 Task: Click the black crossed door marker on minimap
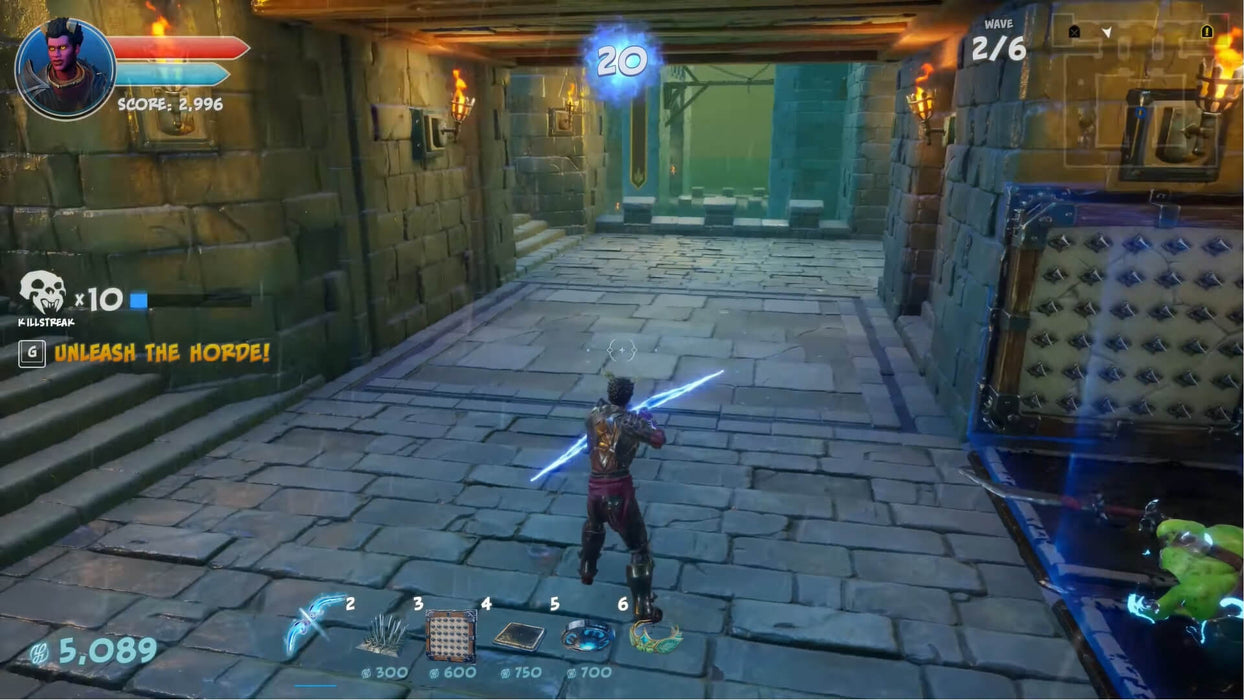point(1074,32)
